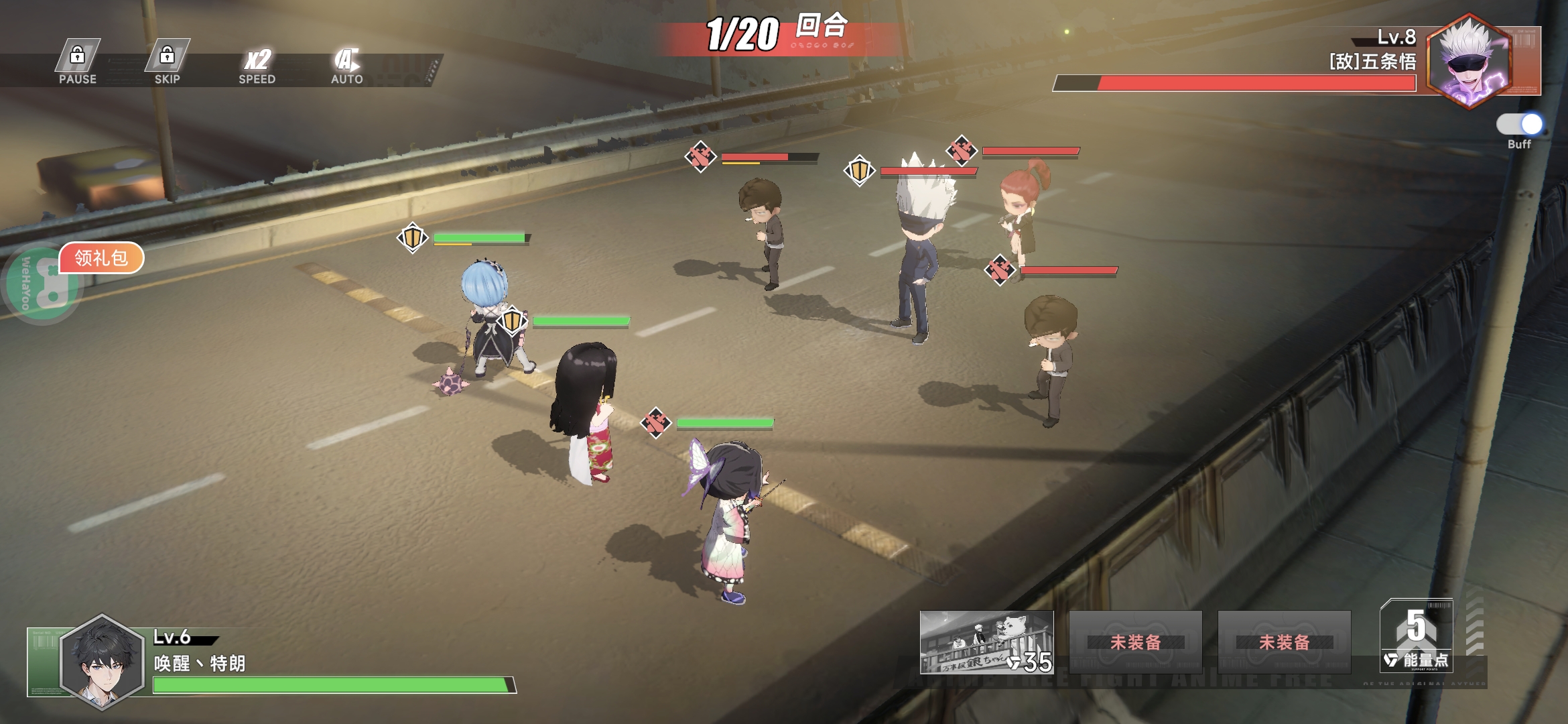Tap the 能量点 energy points icon
The image size is (1568, 724).
point(1416,637)
